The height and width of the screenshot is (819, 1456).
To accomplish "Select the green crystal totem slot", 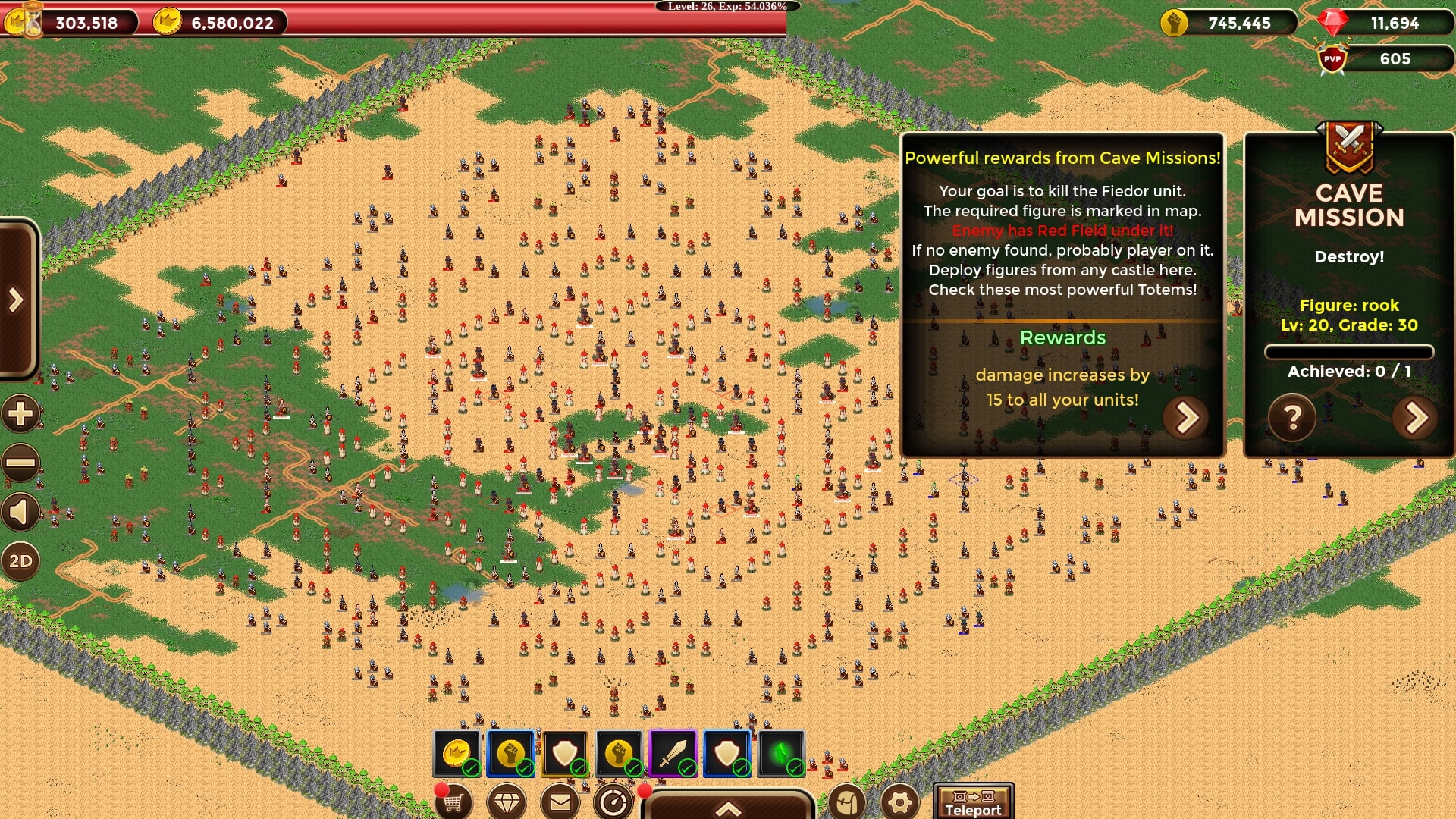I will (x=781, y=753).
